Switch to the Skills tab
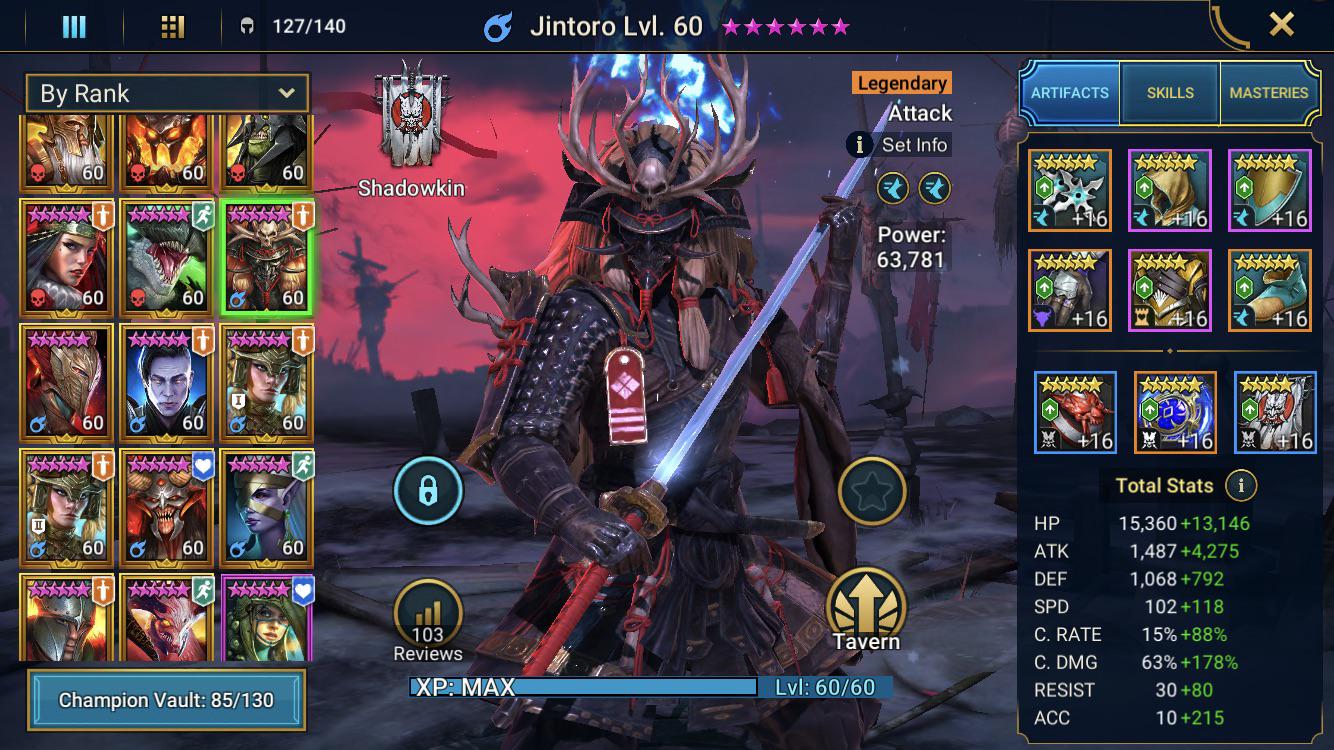Viewport: 1334px width, 750px height. [1169, 92]
